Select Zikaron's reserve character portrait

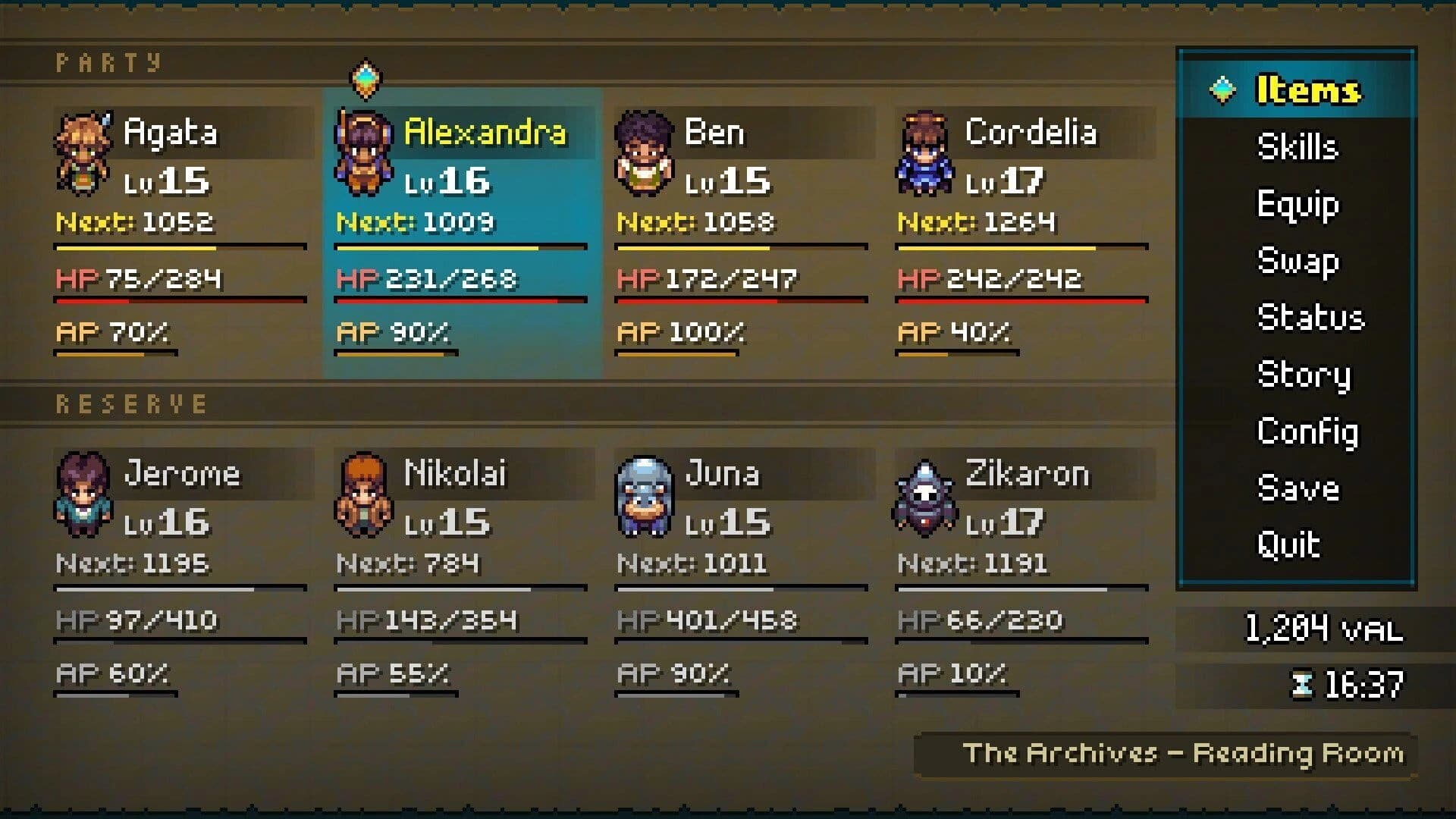(924, 493)
